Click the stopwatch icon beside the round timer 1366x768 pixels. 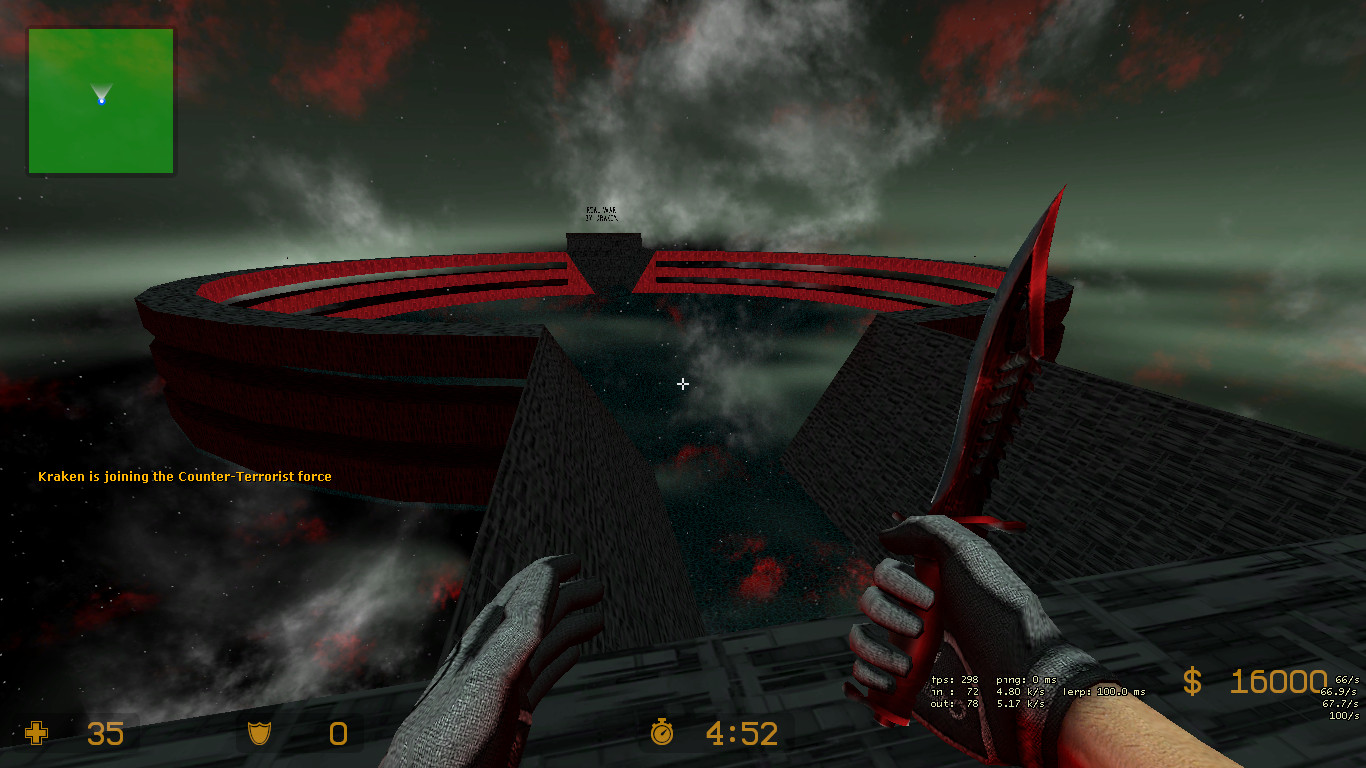click(662, 734)
